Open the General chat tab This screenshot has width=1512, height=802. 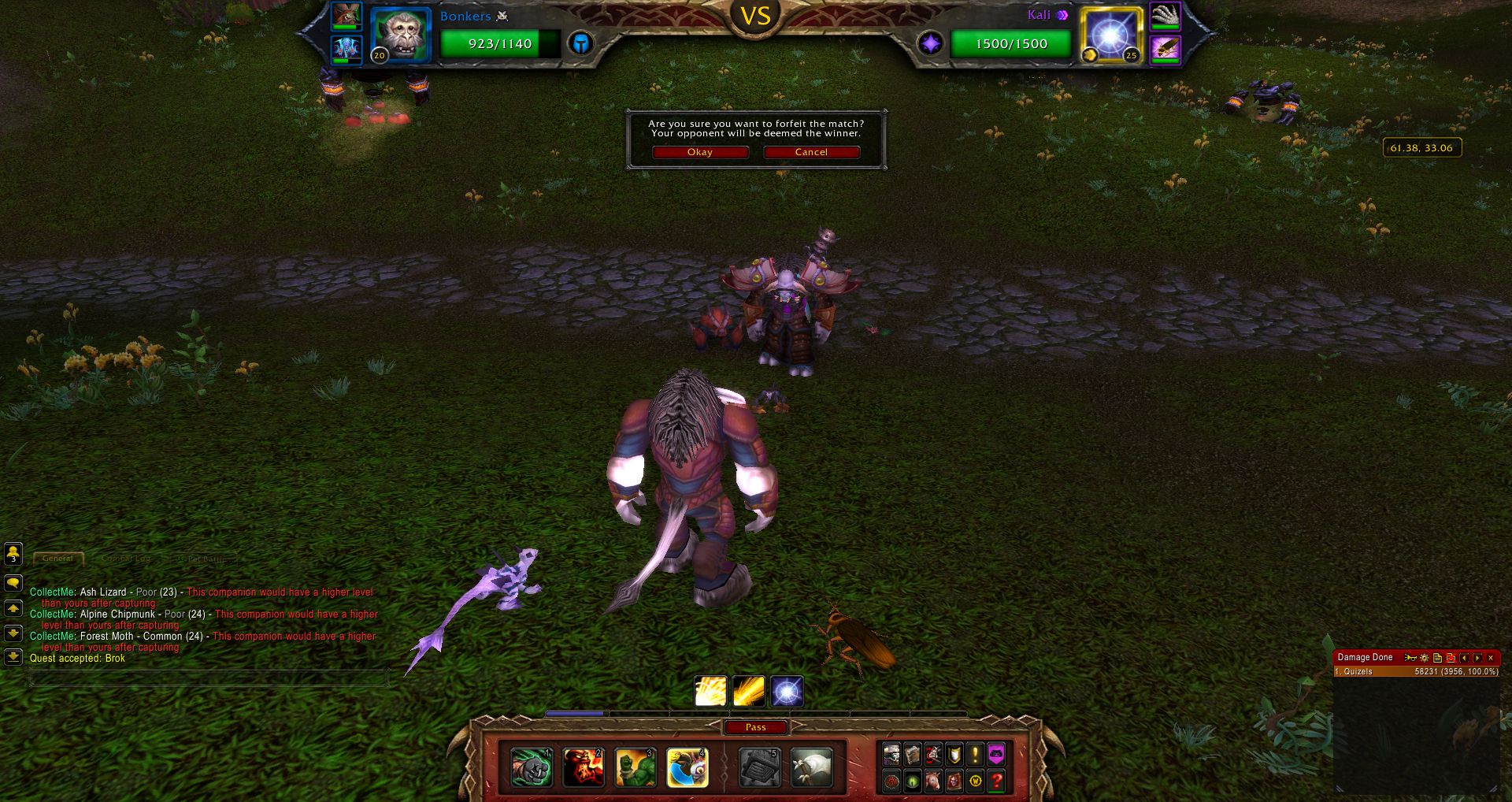point(58,559)
